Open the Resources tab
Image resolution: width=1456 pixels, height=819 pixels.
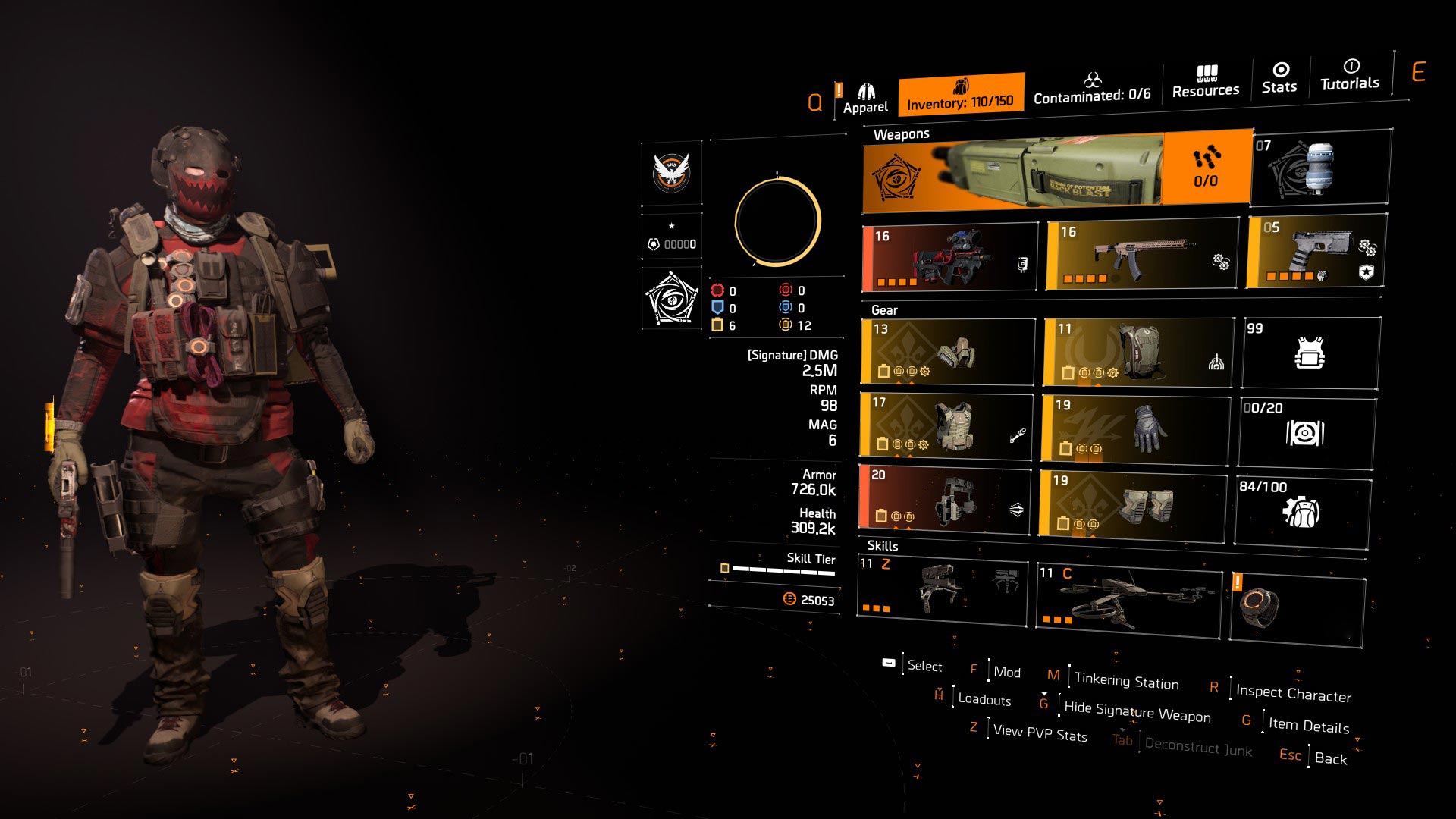click(x=1205, y=82)
